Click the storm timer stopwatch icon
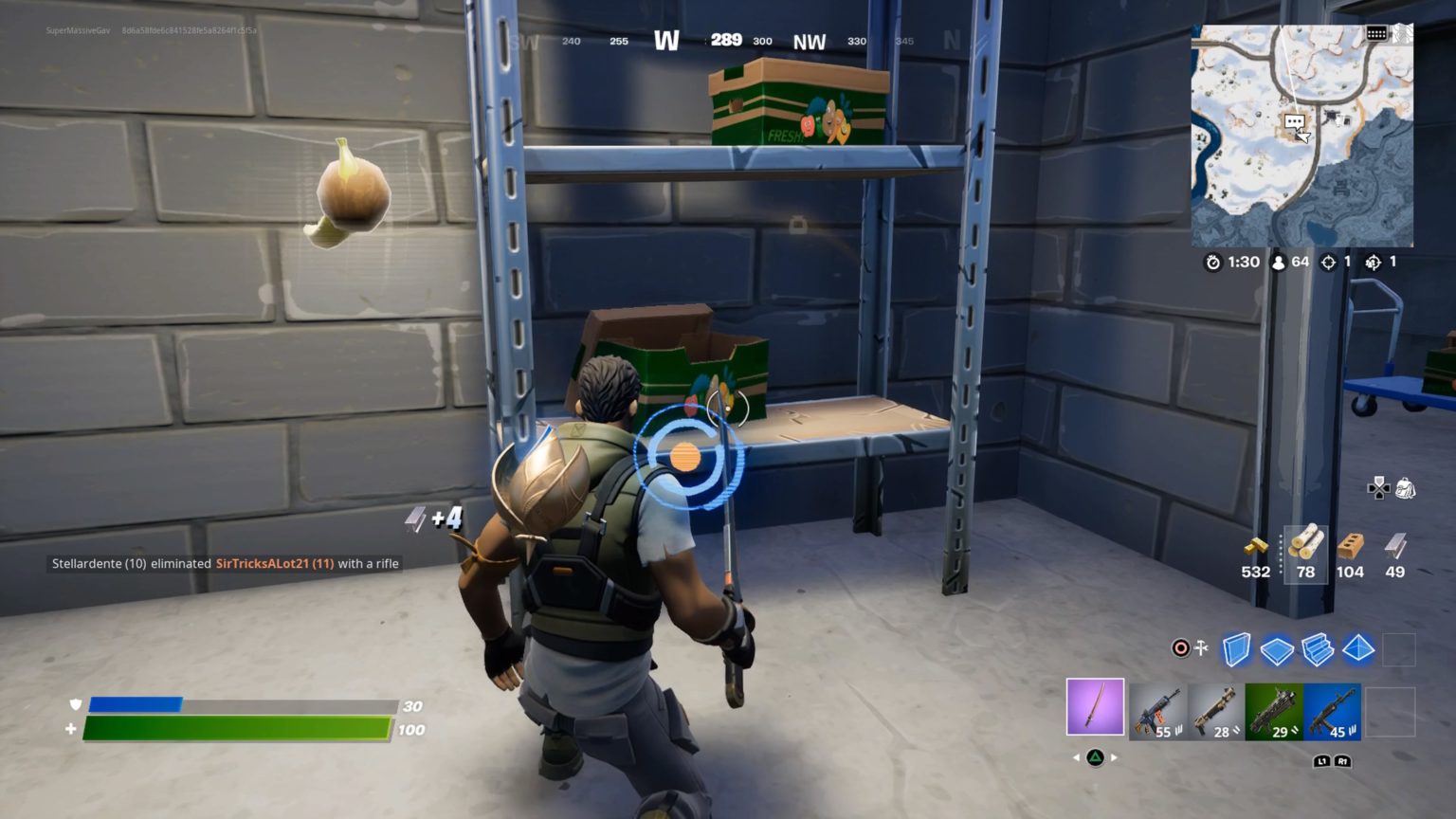Viewport: 1456px width, 819px height. (x=1213, y=263)
